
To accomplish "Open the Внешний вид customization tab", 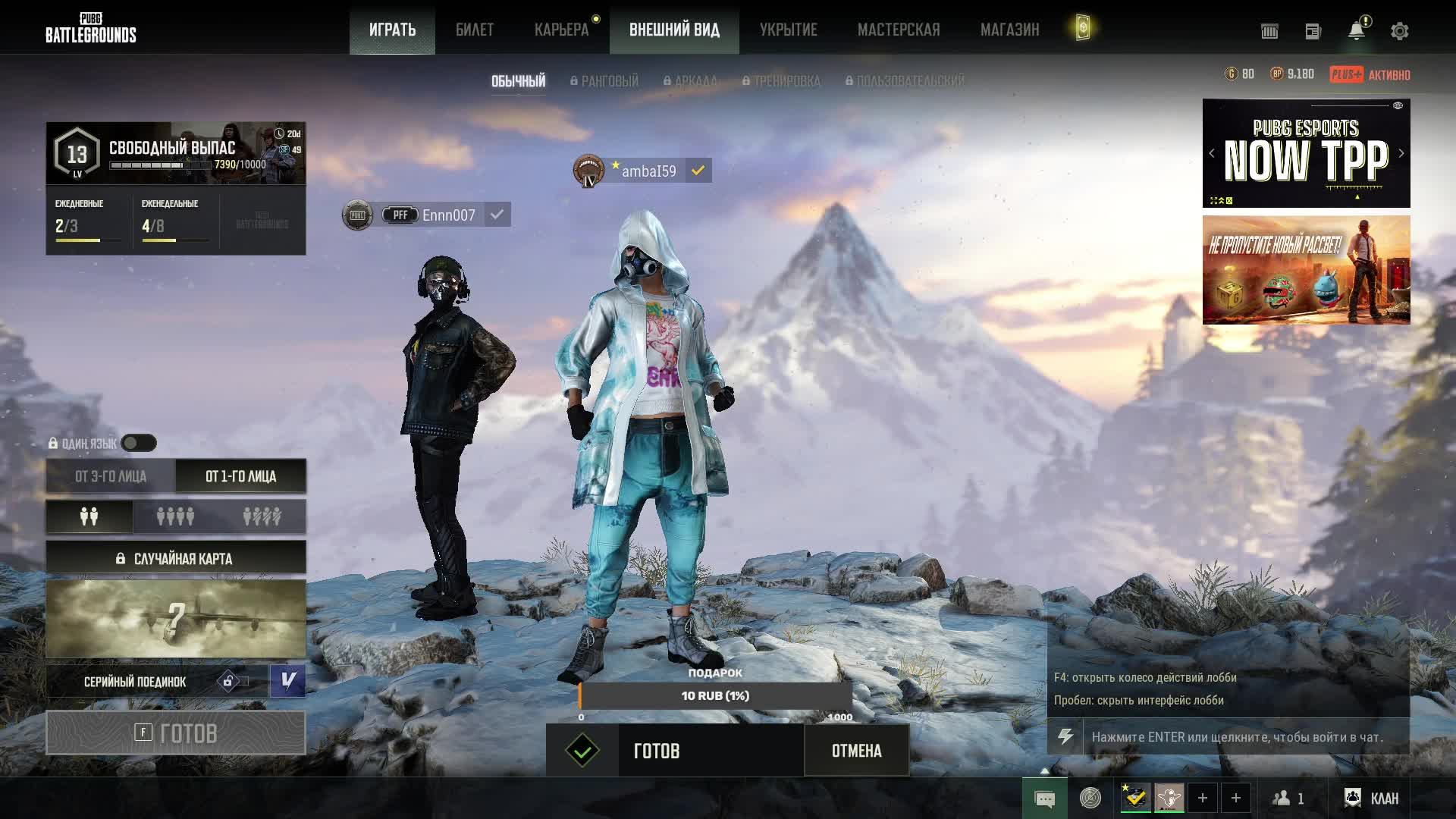I will 674,30.
